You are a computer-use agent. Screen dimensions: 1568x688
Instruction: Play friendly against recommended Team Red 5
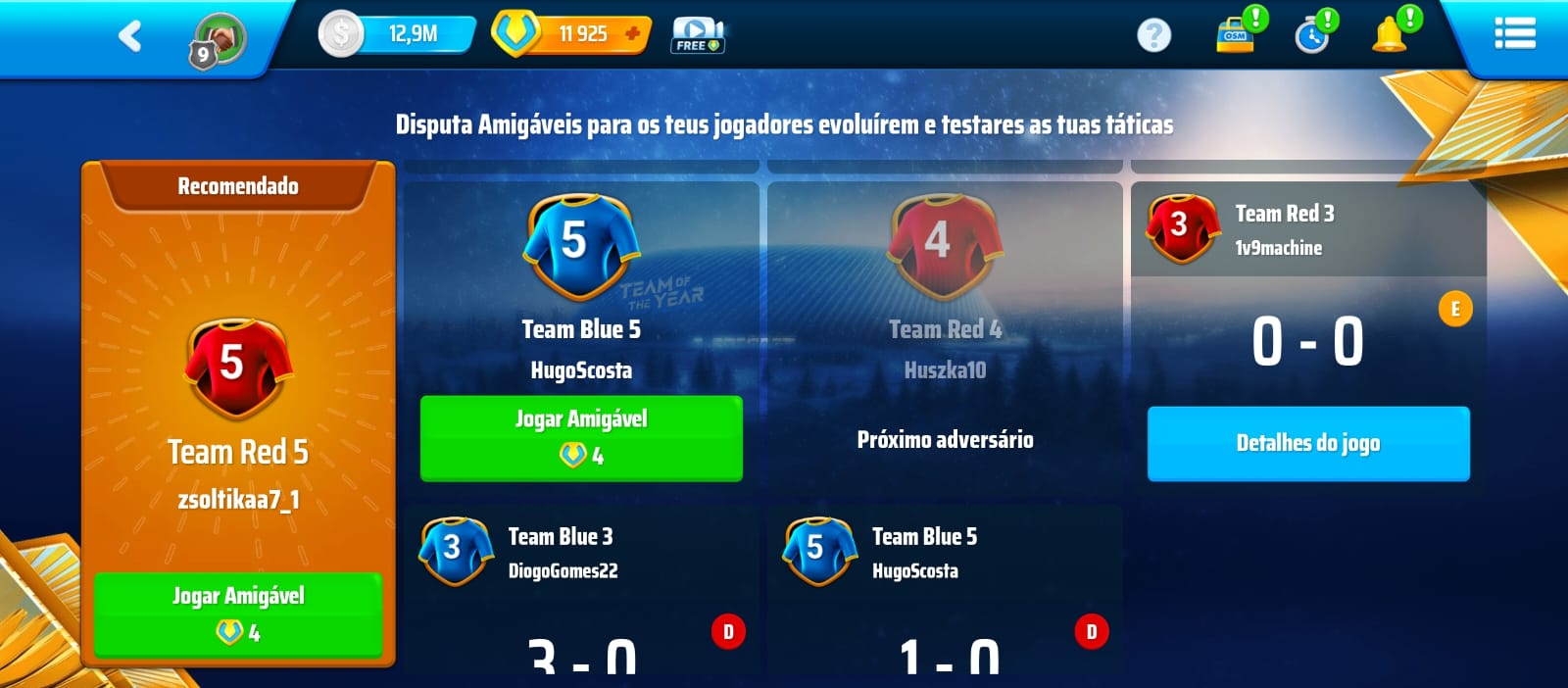[238, 614]
